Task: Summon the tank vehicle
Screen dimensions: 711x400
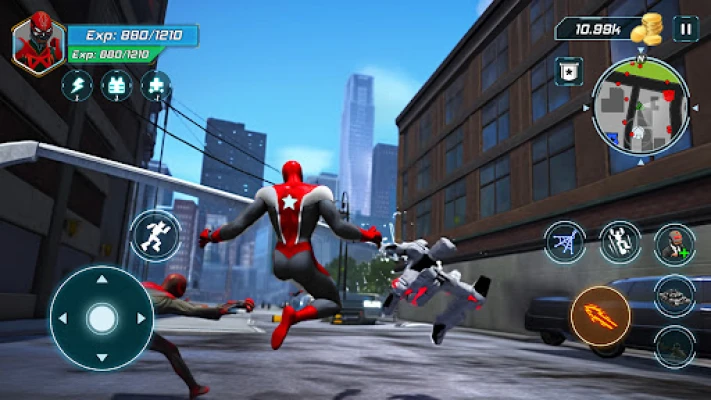Action: [x=674, y=294]
